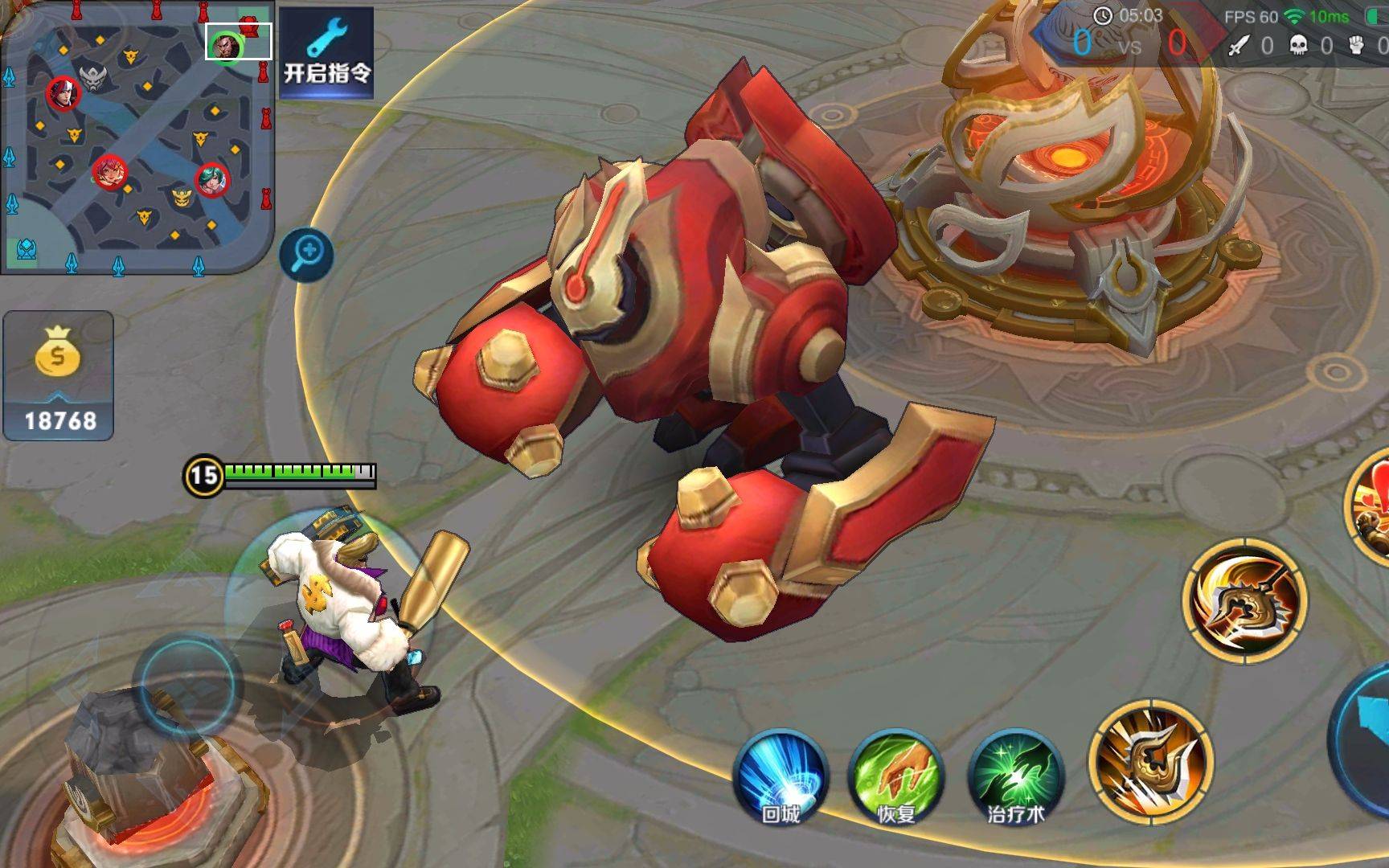Trigger the spinning golden axe skill

[x=1244, y=601]
